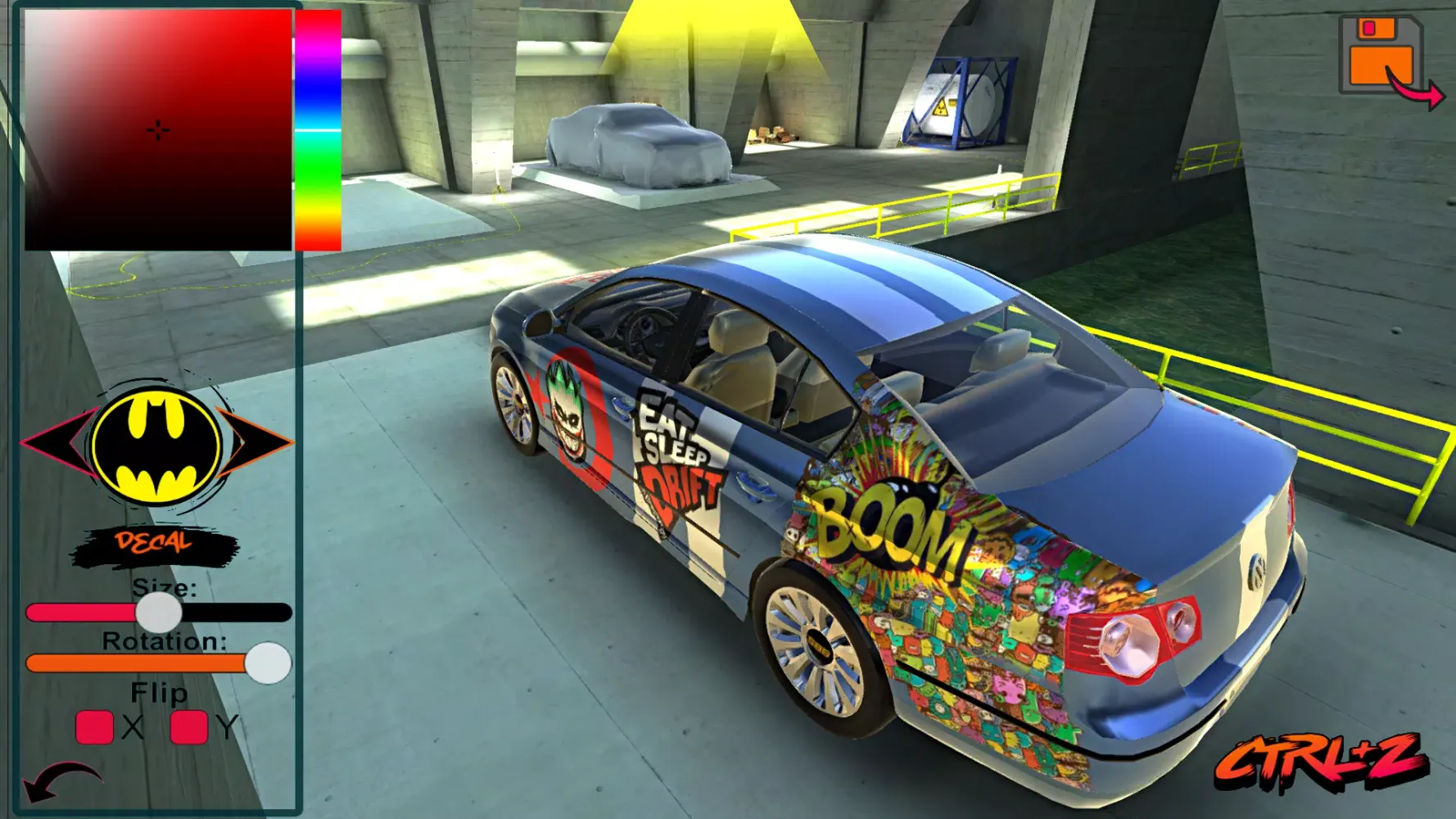Screen dimensions: 1456x819
Task: Toggle the X flip checkbox off
Action: 94,725
